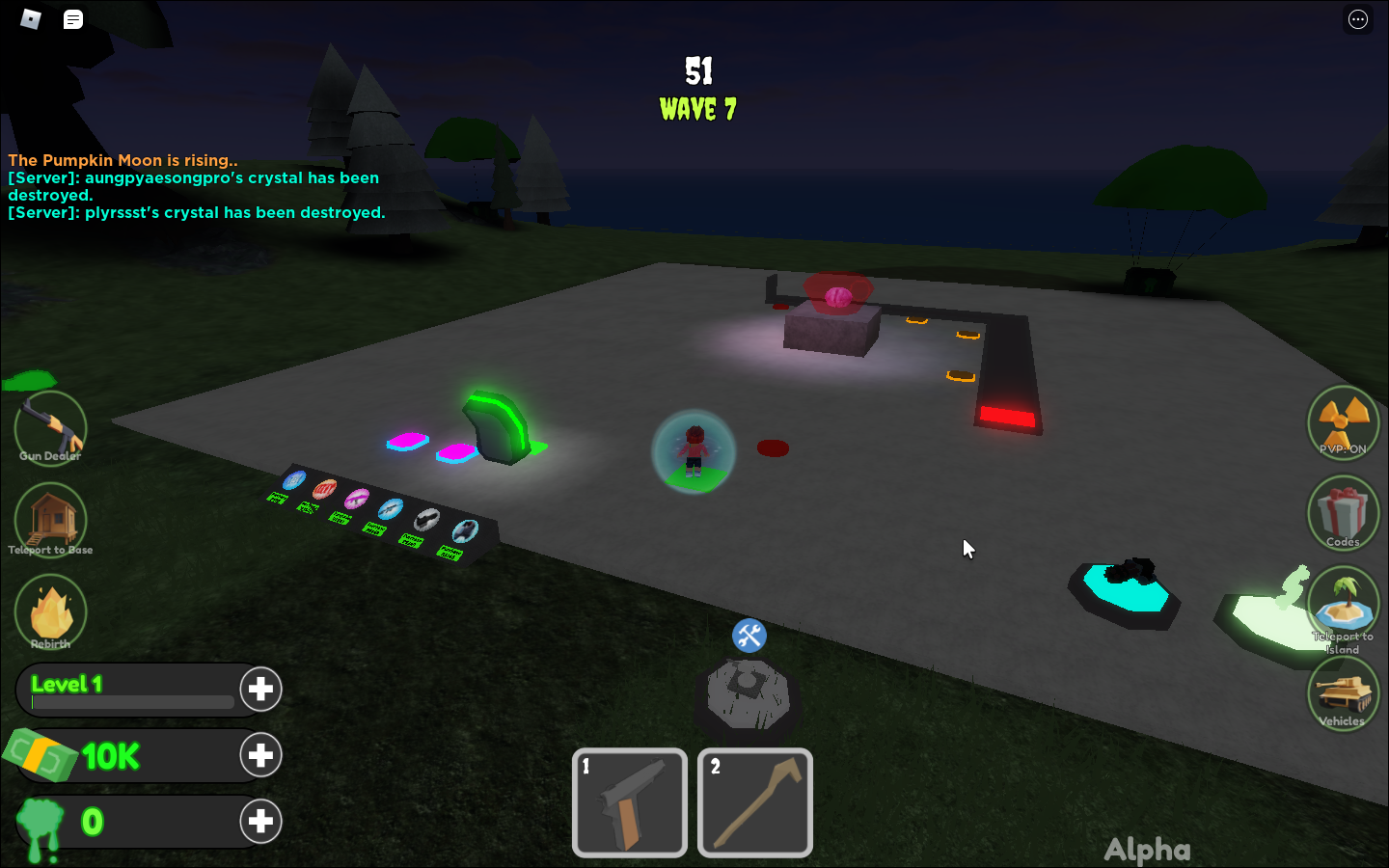This screenshot has height=868, width=1389.
Task: Click the wrench build icon above the rock
Action: pyautogui.click(x=749, y=637)
